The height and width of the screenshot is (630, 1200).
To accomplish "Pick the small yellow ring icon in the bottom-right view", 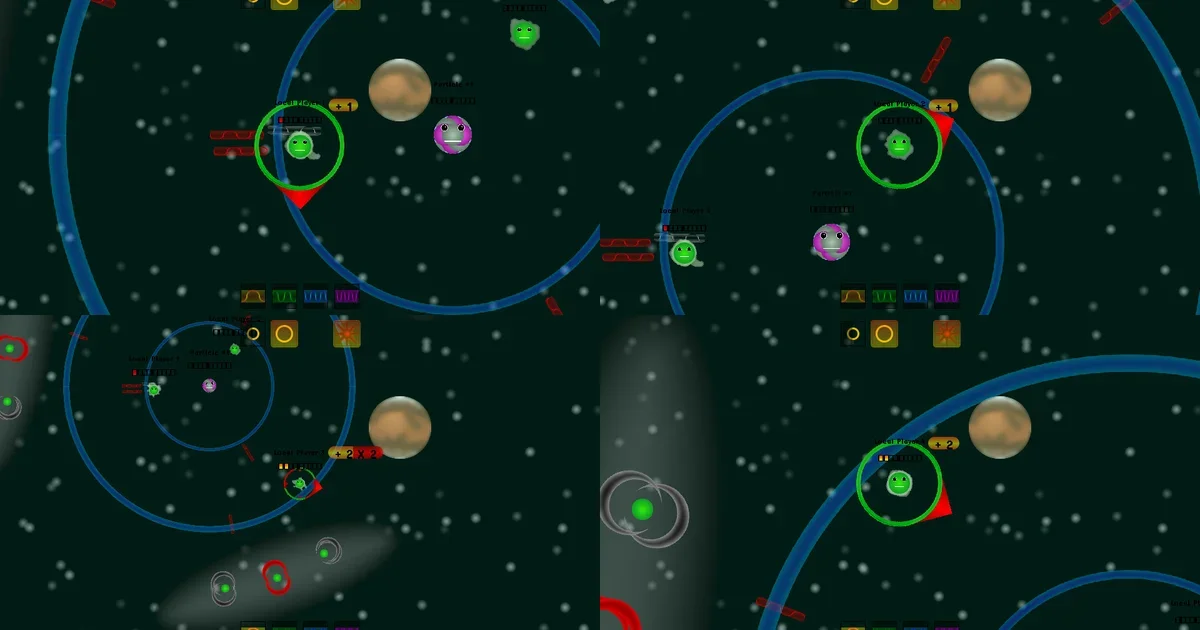I will (x=853, y=334).
